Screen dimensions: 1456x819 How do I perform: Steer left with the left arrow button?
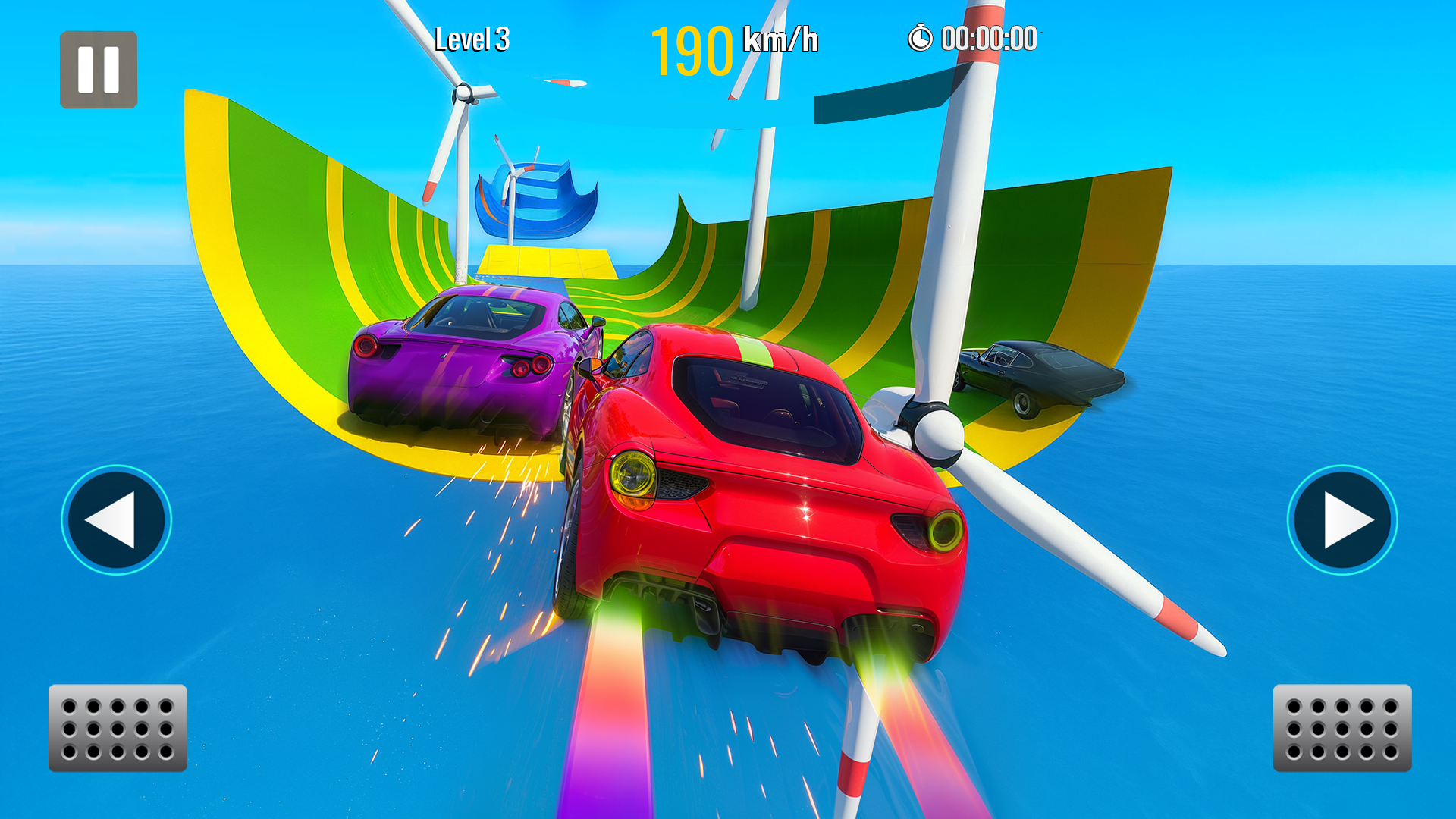pyautogui.click(x=116, y=520)
